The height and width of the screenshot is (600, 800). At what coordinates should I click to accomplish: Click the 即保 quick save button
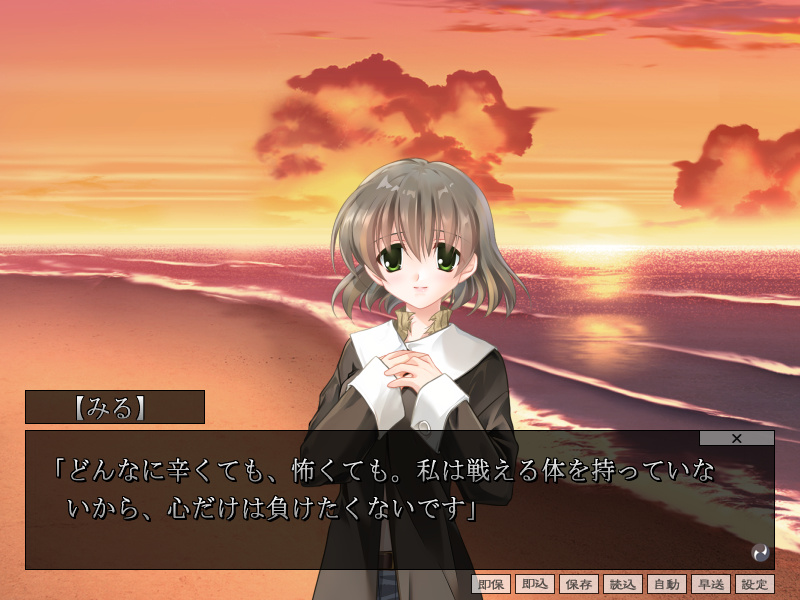pos(491,585)
